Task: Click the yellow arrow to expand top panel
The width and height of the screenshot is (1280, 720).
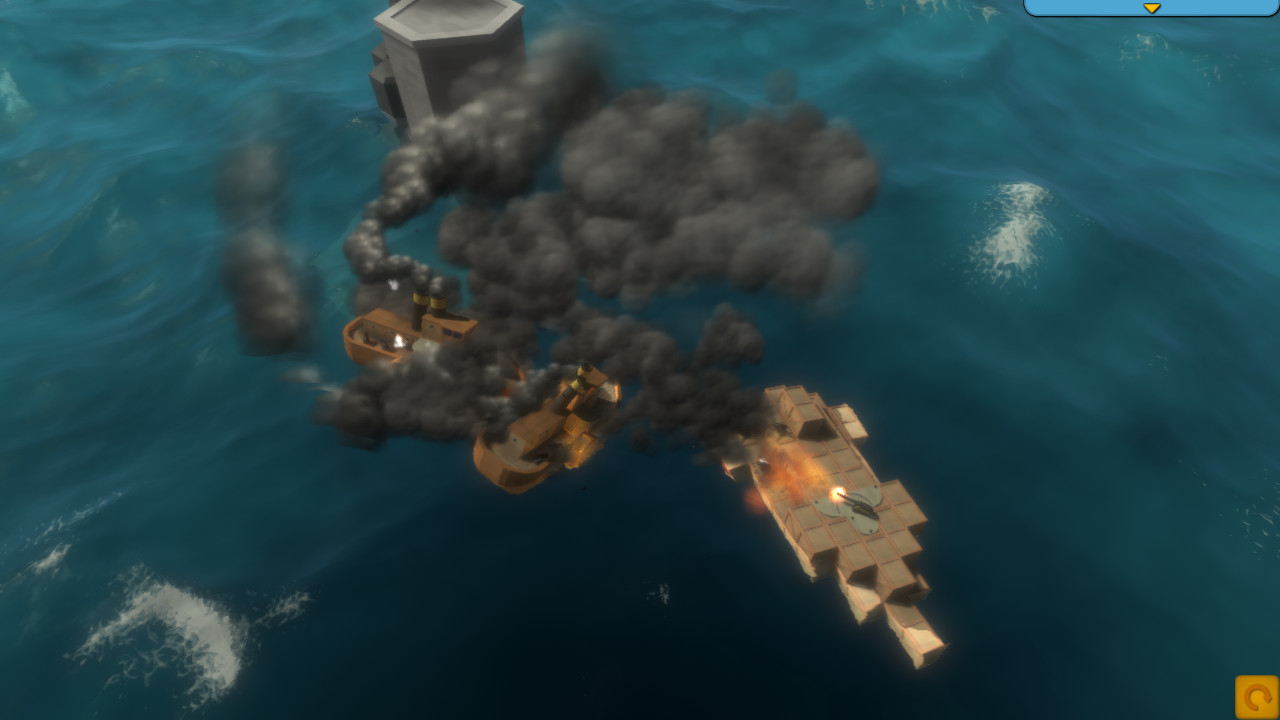Action: [1152, 8]
